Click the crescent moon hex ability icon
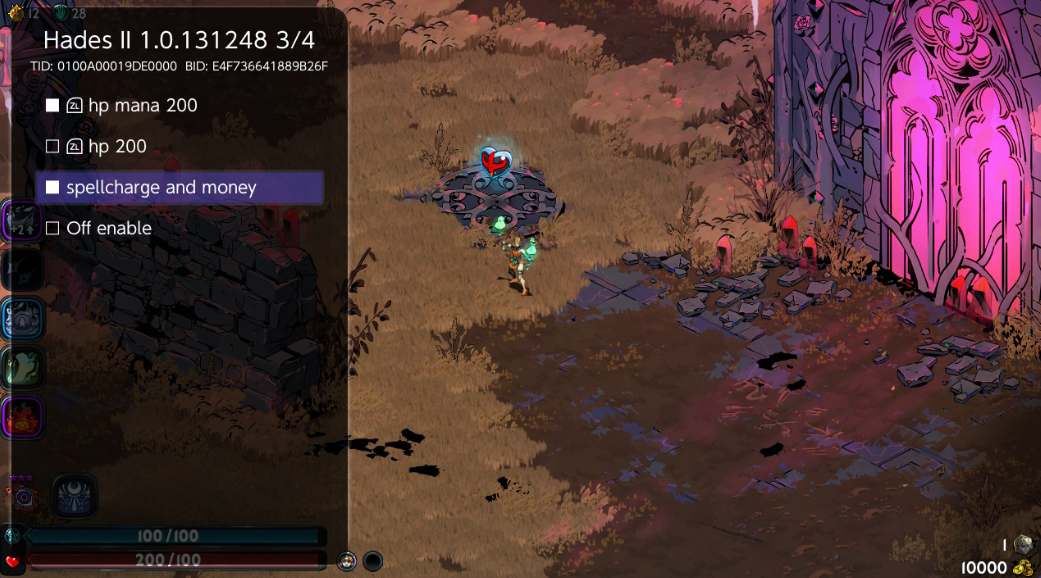The height and width of the screenshot is (578, 1041). (x=75, y=496)
